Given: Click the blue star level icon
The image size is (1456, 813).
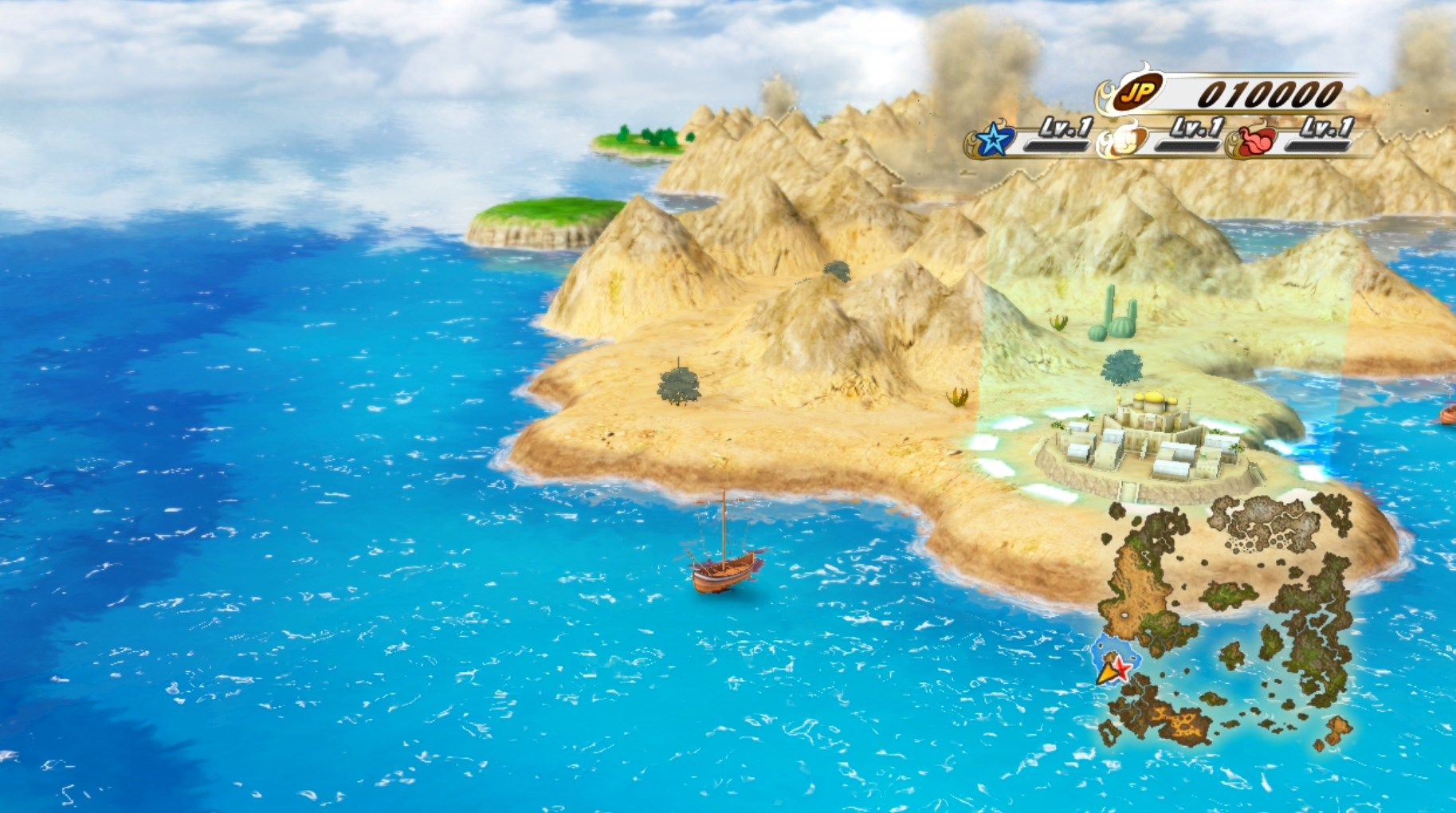Looking at the screenshot, I should [x=992, y=141].
